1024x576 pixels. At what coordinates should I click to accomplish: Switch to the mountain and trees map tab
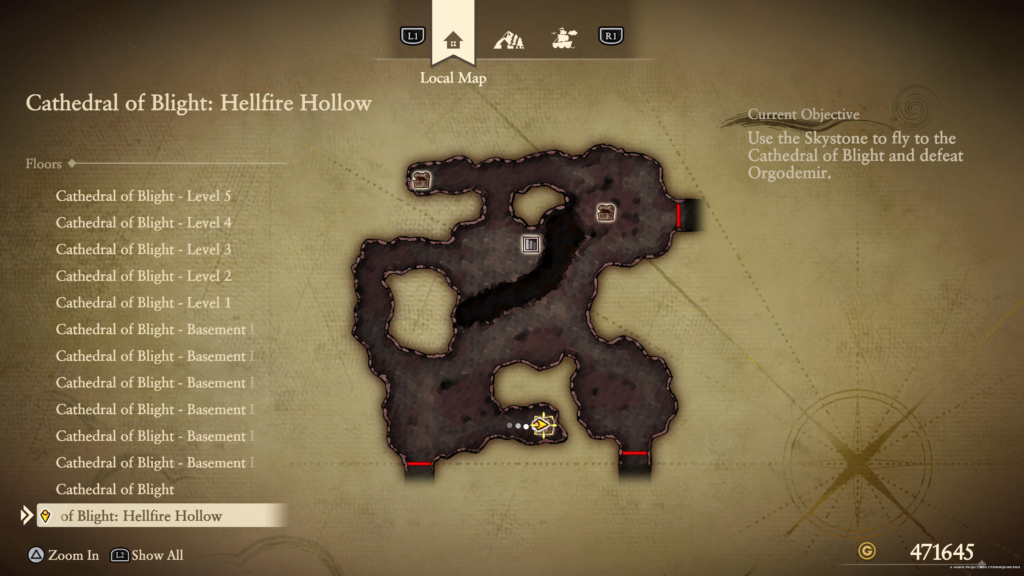[509, 40]
